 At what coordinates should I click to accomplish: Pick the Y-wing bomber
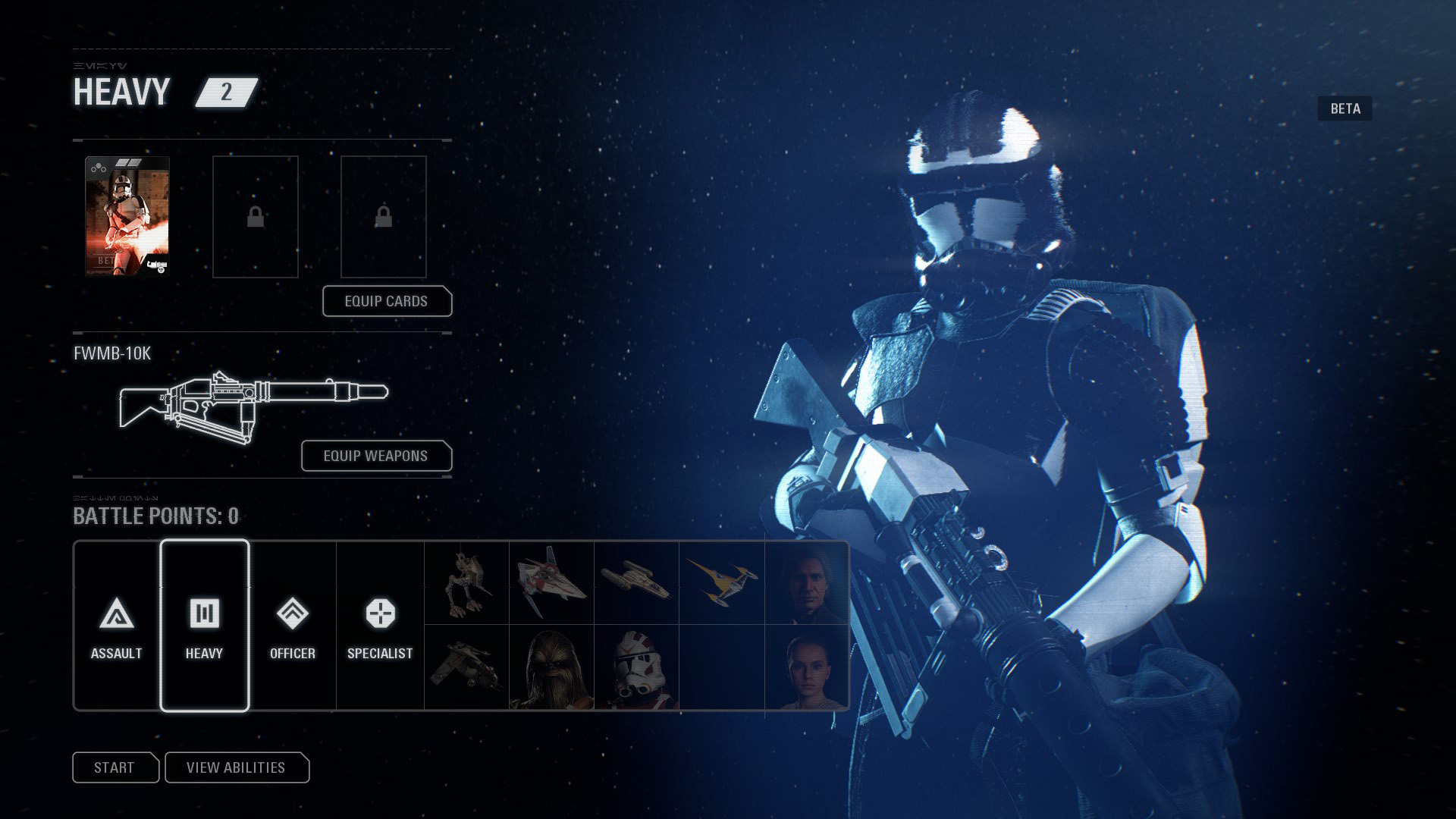click(x=635, y=582)
